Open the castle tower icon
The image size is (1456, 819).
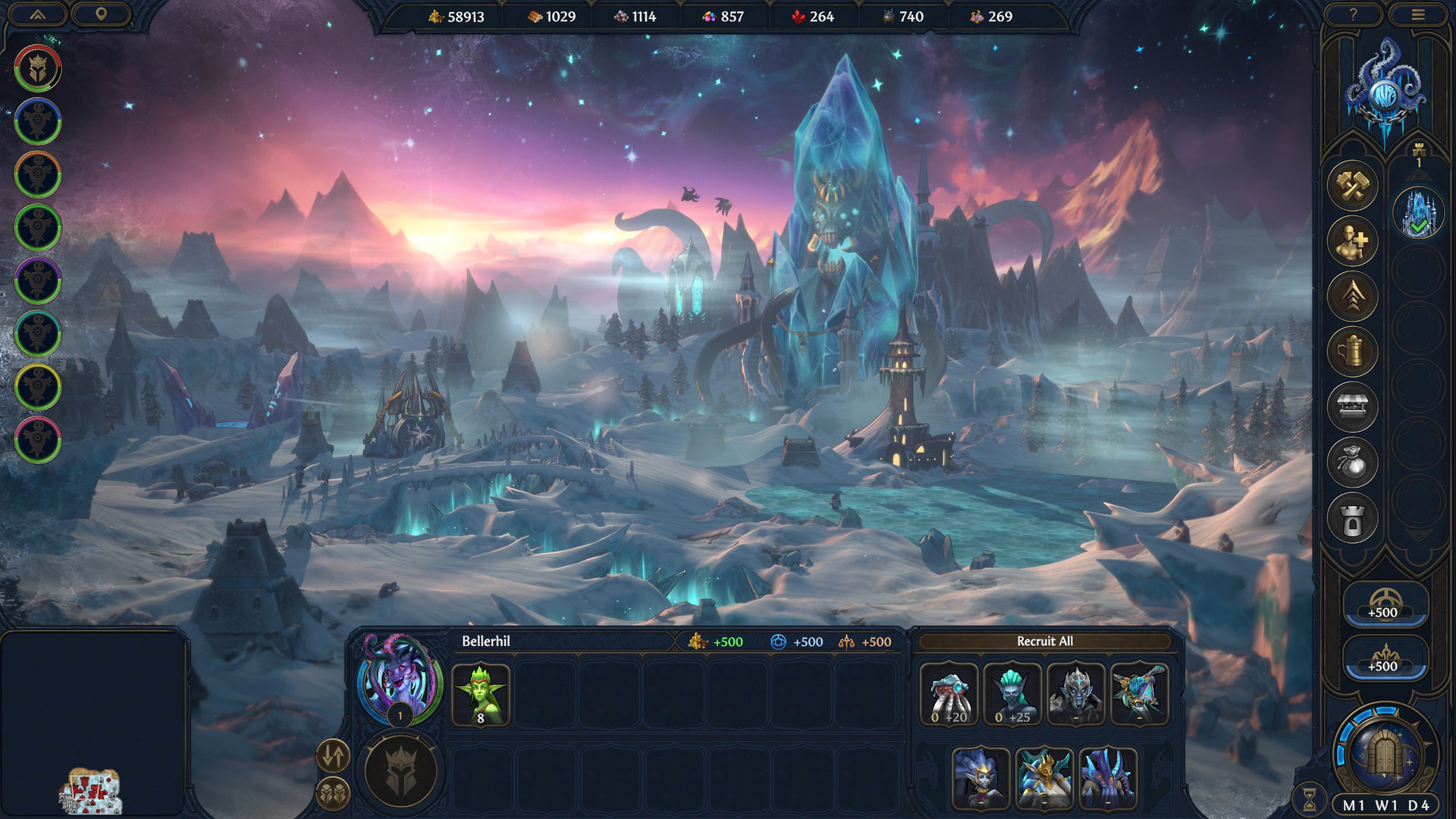(1352, 519)
